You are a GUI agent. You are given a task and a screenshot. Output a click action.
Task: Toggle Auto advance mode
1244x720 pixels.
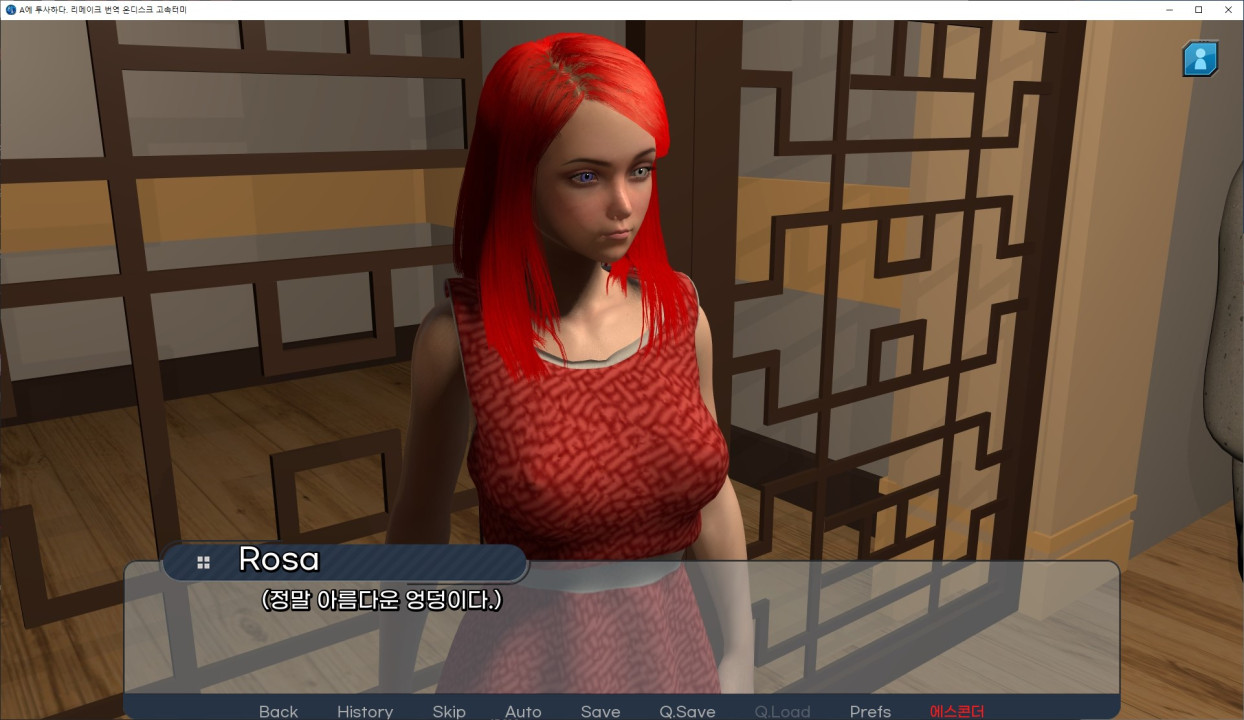[x=523, y=711]
